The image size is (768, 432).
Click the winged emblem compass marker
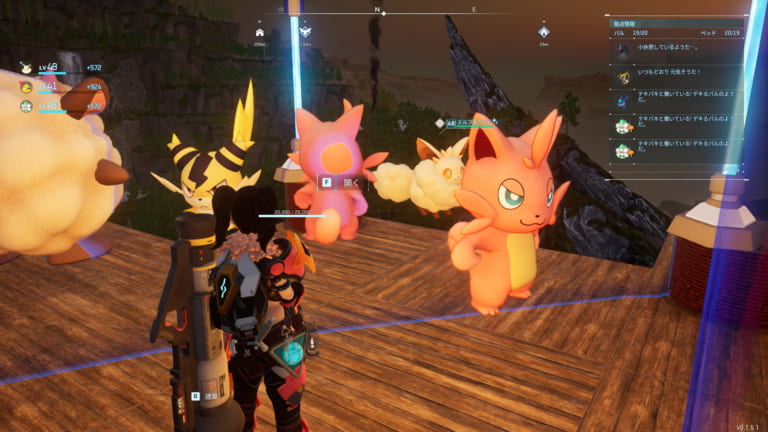tap(306, 32)
